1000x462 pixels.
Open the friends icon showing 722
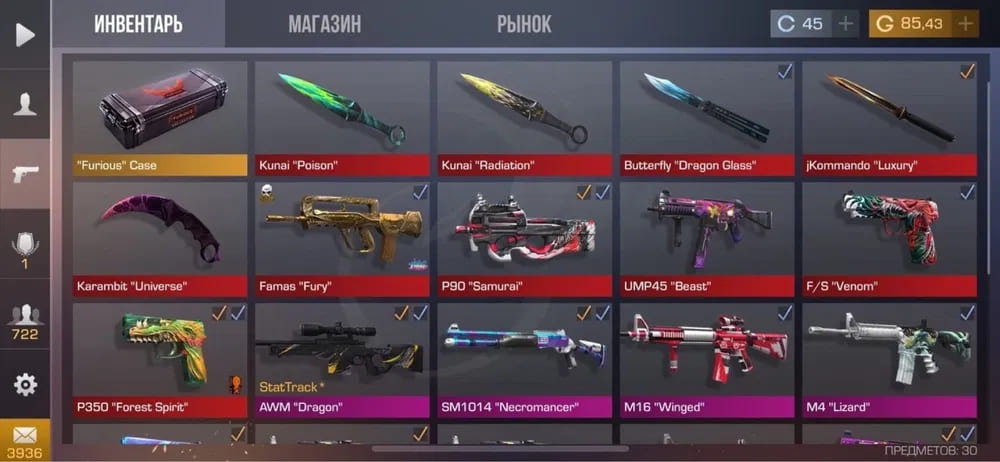coord(25,322)
